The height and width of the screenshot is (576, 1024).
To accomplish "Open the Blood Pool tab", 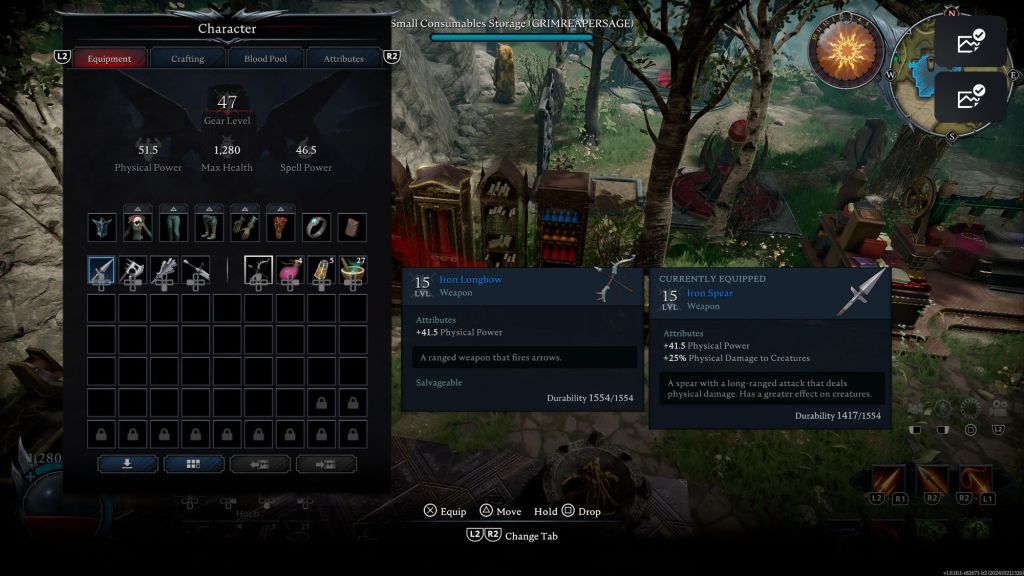I will (x=265, y=59).
